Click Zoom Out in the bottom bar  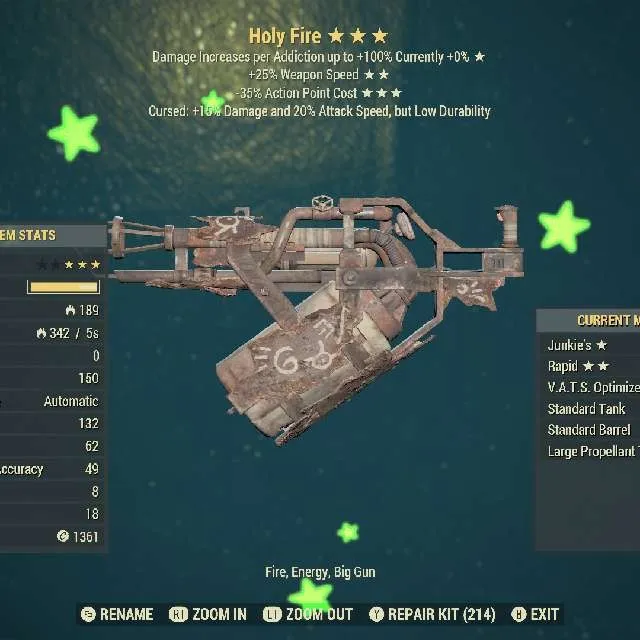(308, 614)
